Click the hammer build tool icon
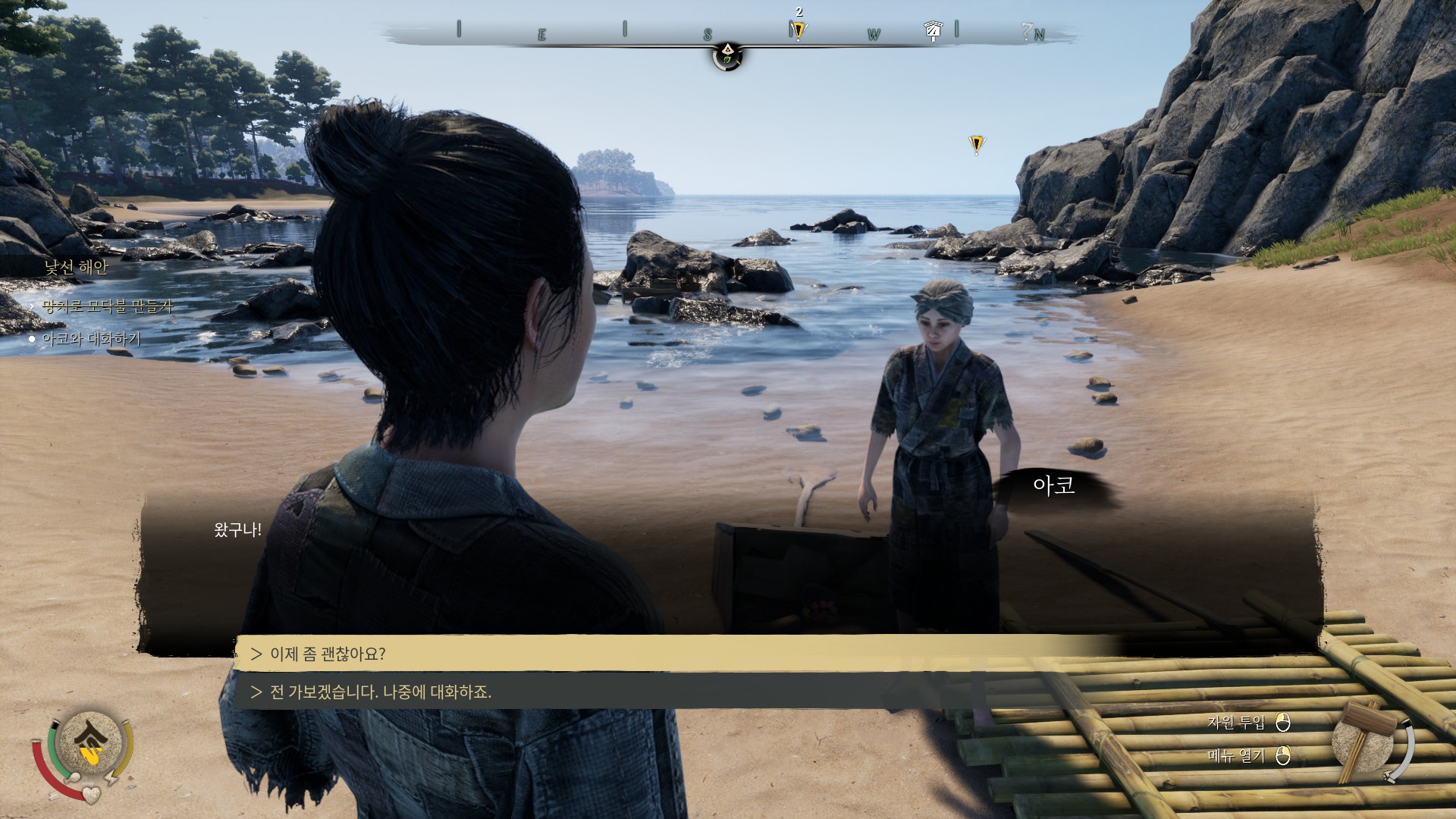The image size is (1456, 819). pos(1363,739)
